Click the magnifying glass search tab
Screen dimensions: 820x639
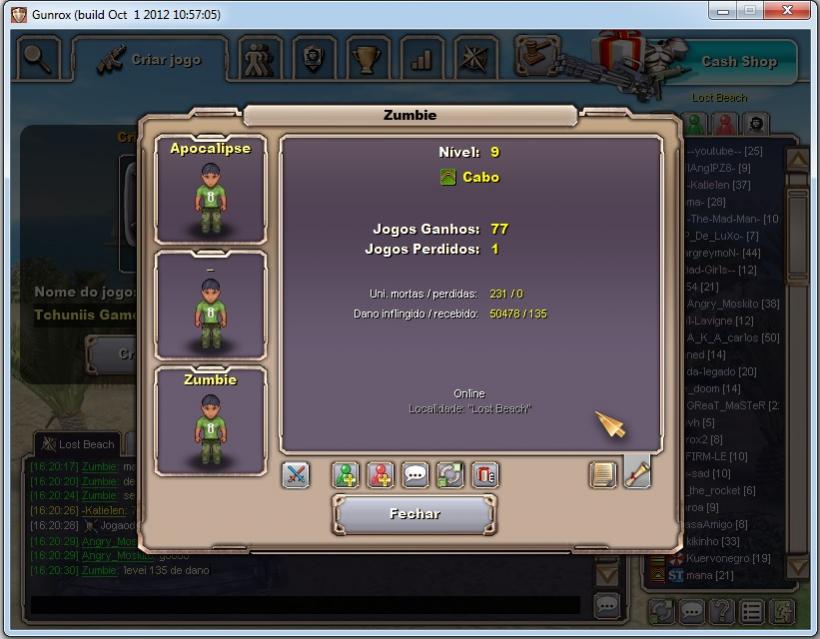(x=38, y=58)
